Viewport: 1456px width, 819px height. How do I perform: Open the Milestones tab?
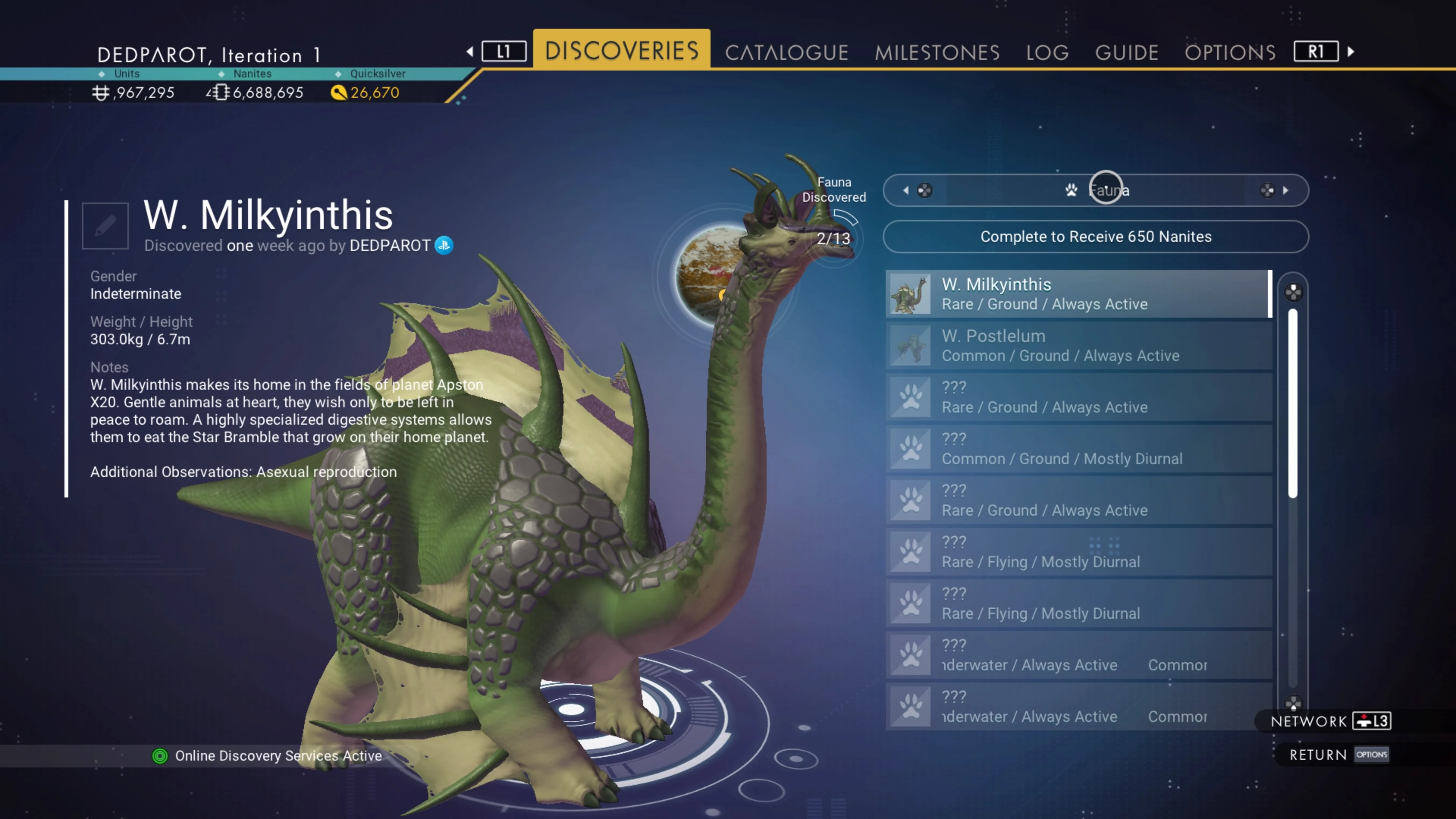(937, 53)
